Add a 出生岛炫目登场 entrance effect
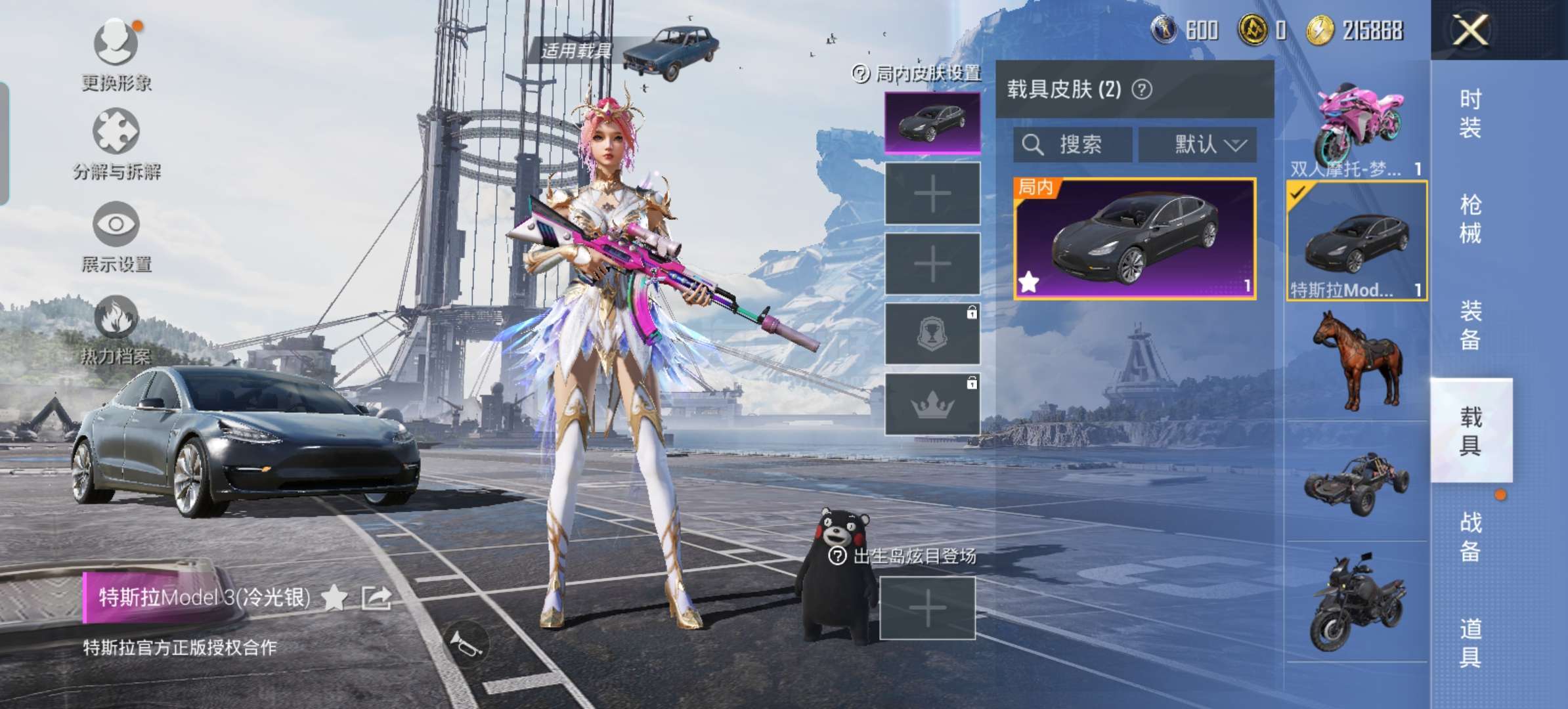This screenshot has width=1568, height=709. pos(927,608)
